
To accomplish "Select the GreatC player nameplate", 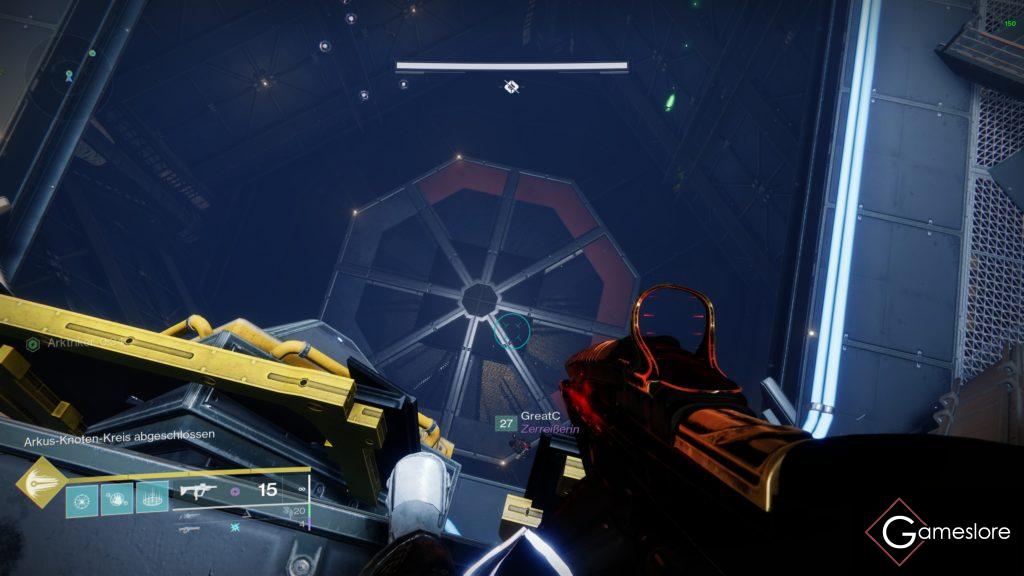I will [x=538, y=416].
